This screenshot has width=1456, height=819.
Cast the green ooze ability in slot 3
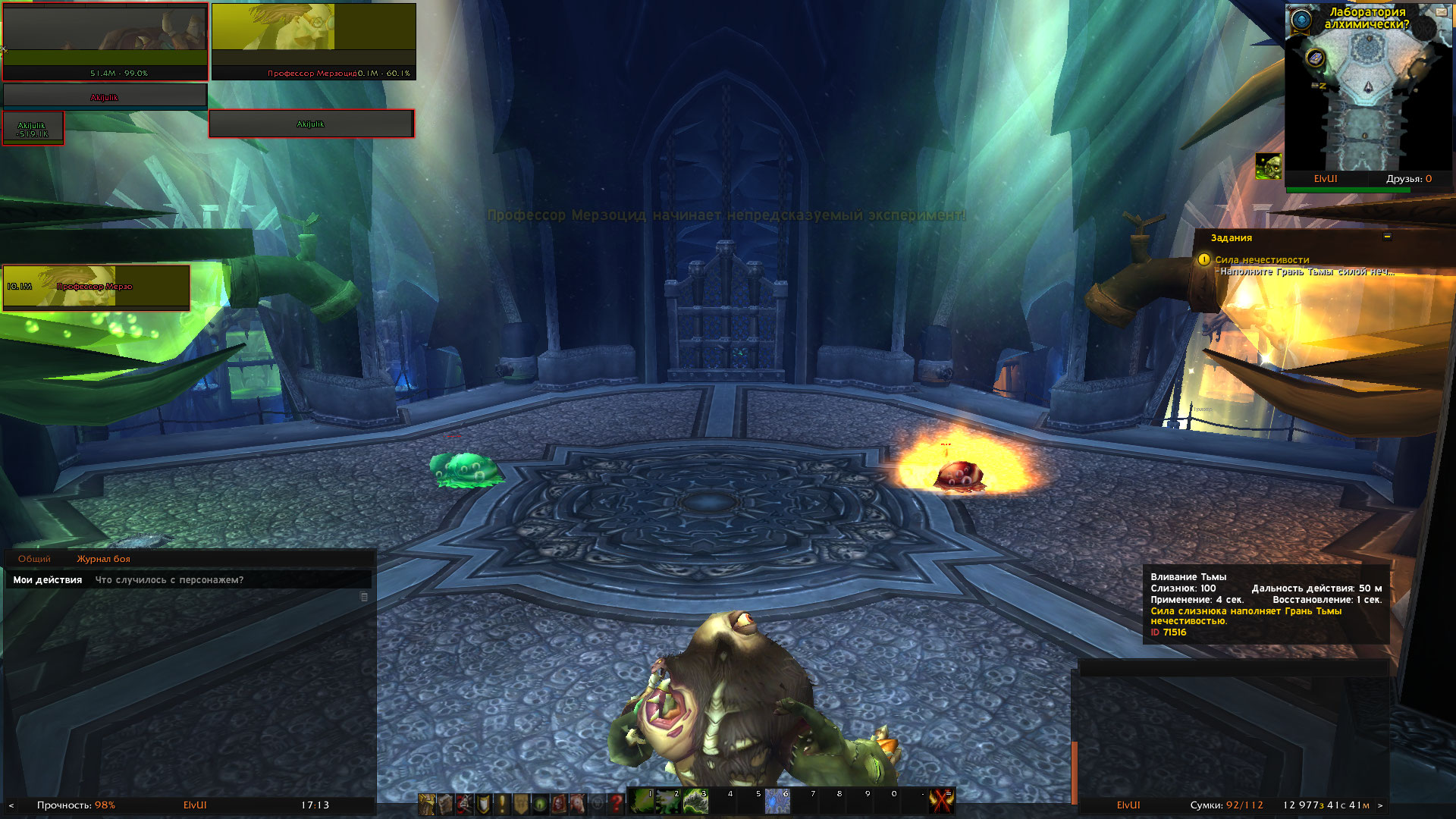695,801
